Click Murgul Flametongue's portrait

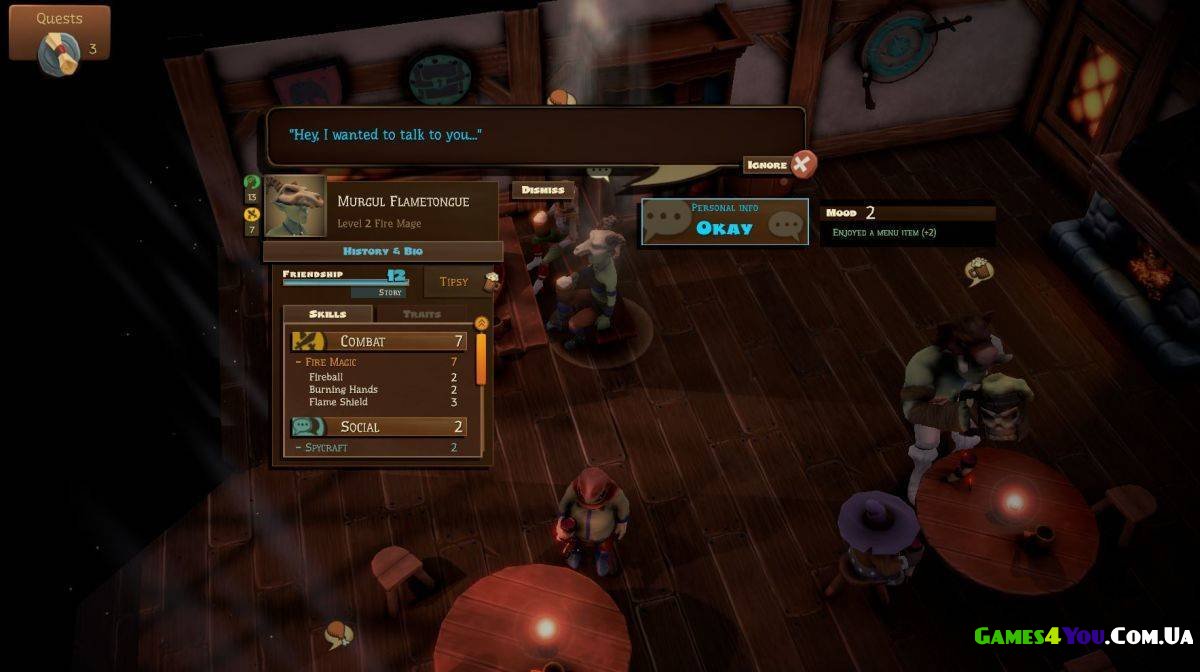[295, 206]
